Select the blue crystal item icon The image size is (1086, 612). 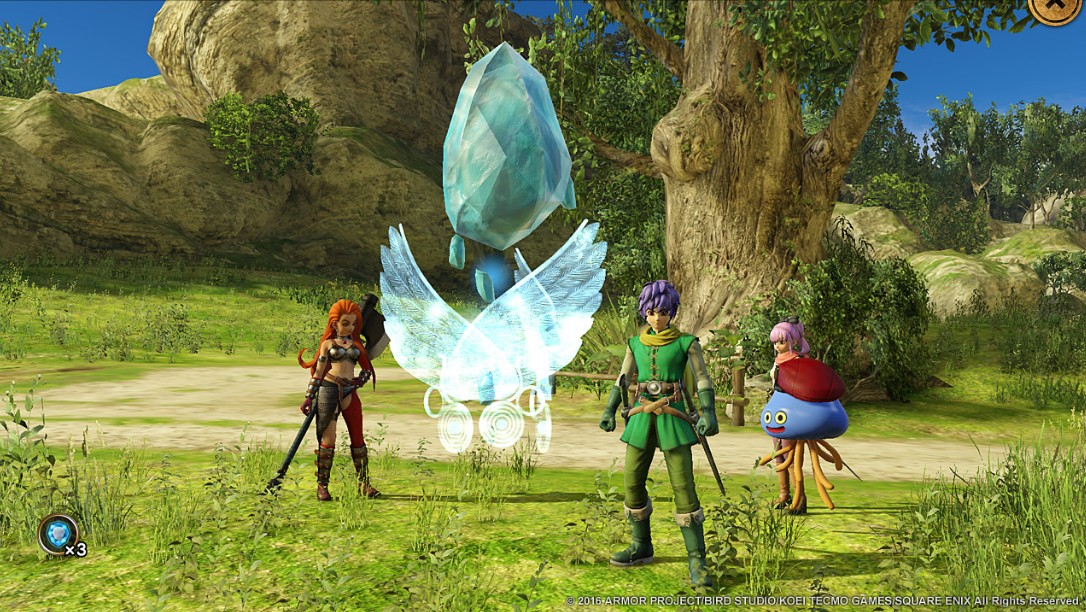[x=58, y=533]
